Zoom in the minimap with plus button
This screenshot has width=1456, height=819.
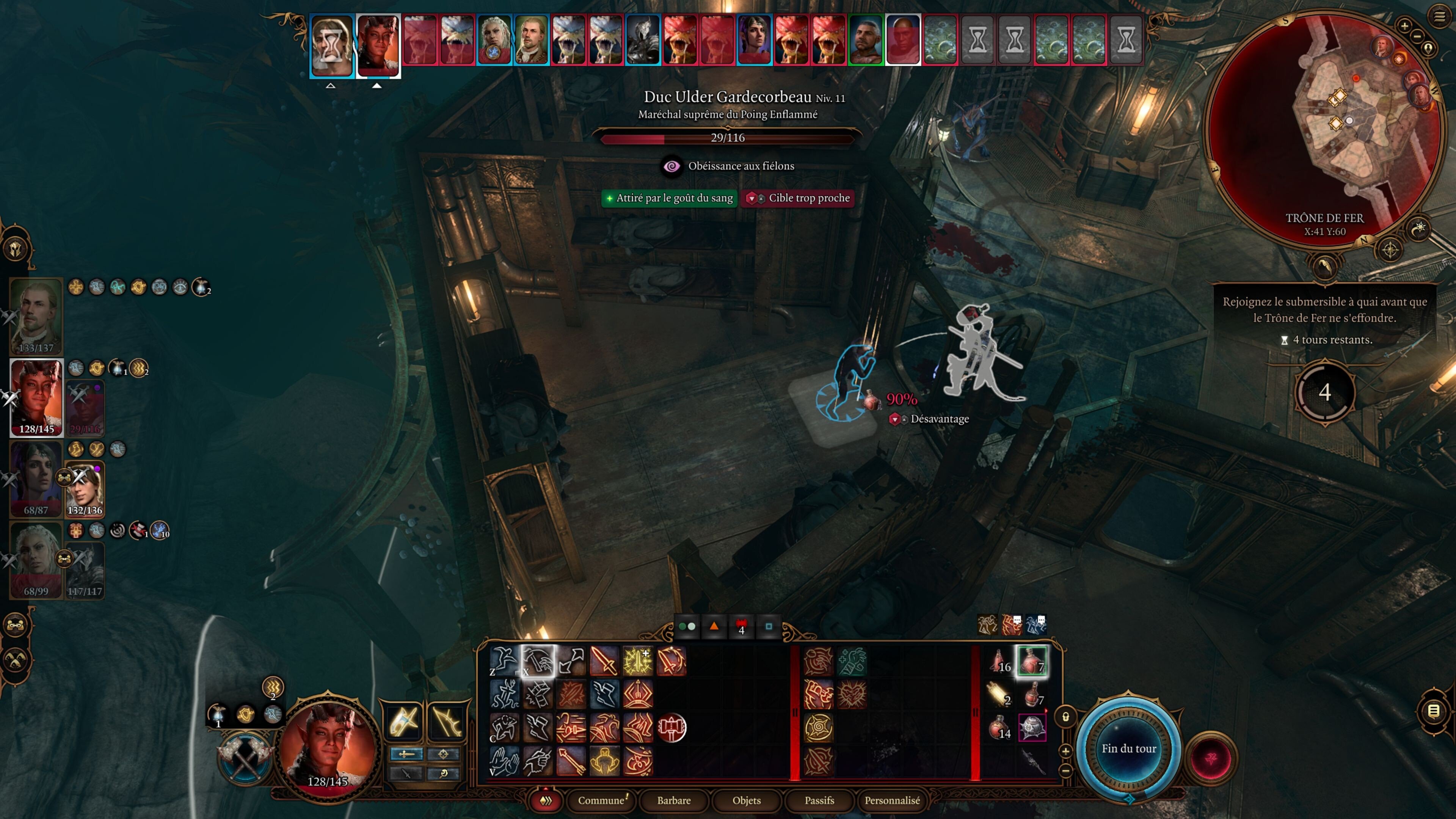pos(1404,25)
